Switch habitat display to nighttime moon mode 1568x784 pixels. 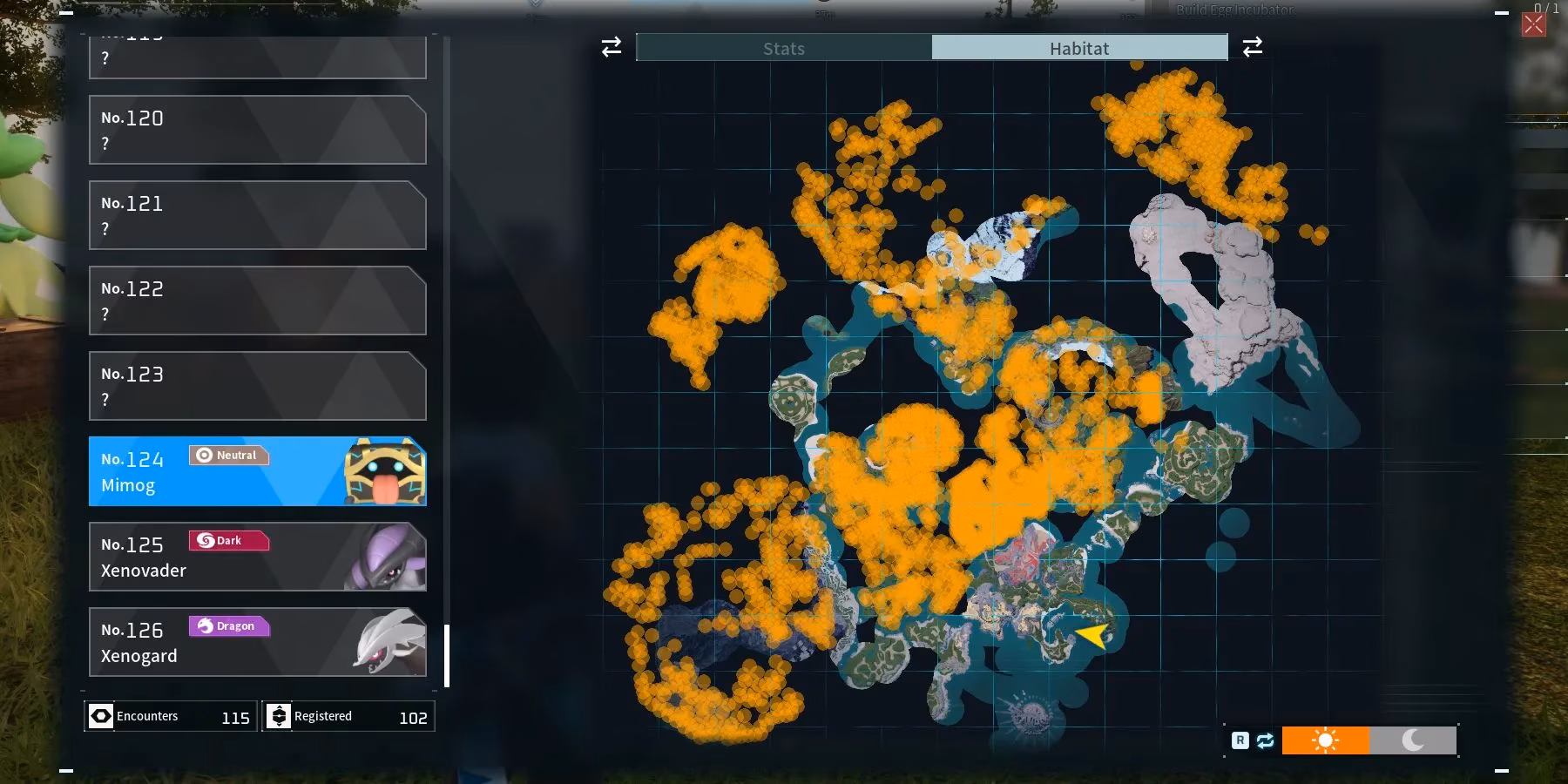tap(1412, 741)
